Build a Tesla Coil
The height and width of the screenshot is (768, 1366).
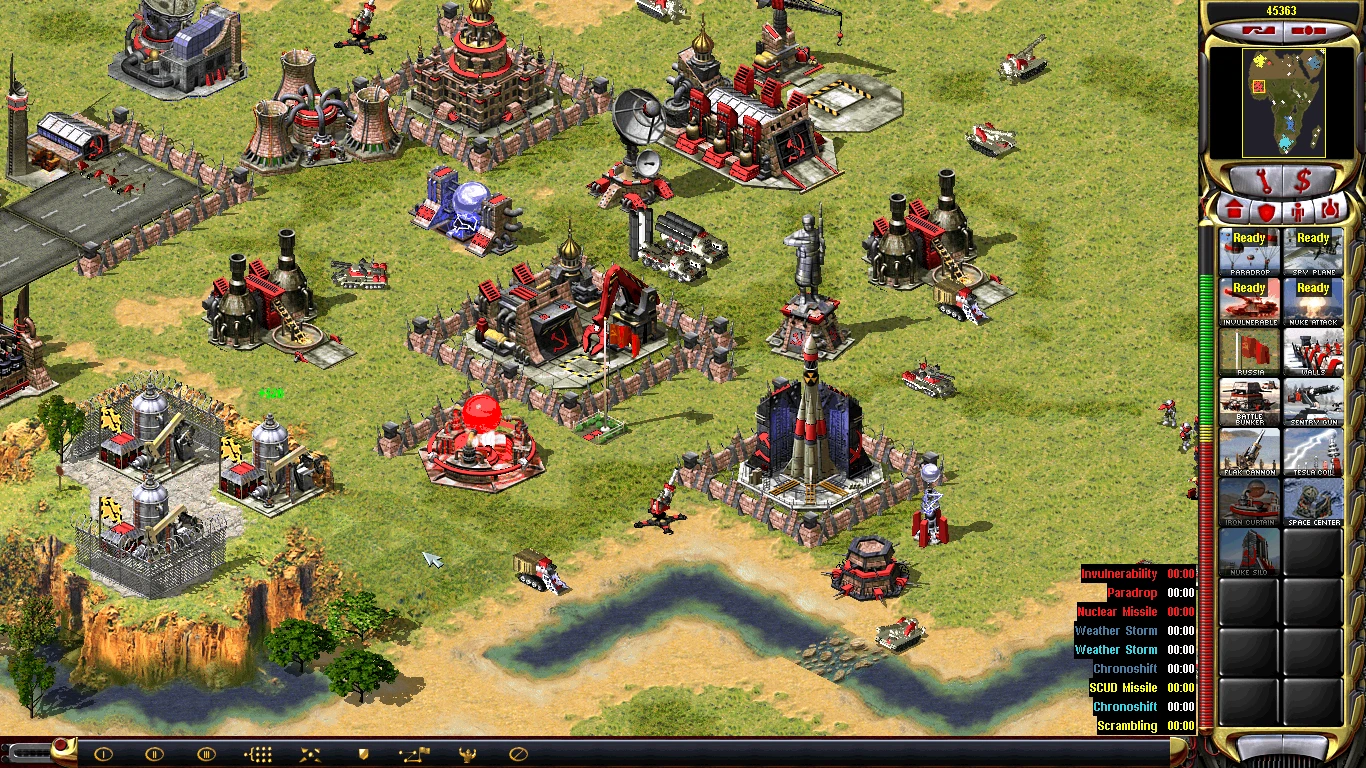point(1313,452)
